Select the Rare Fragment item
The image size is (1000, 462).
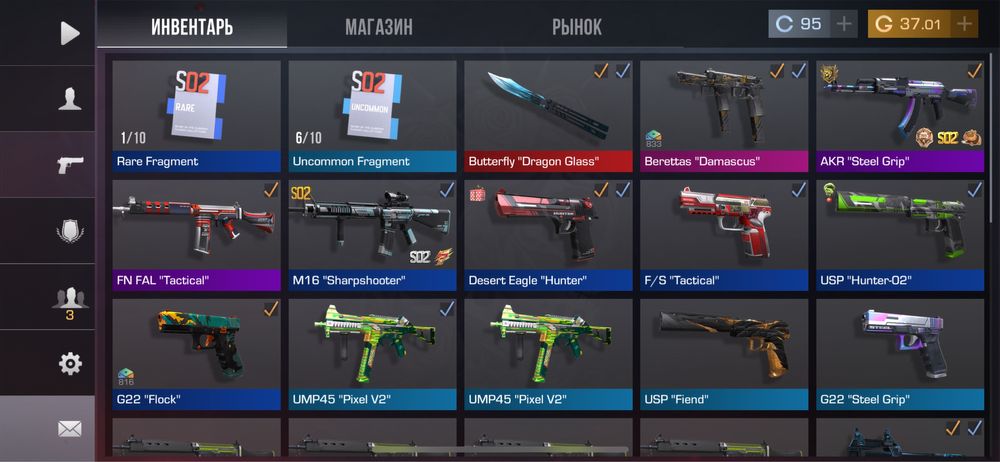click(x=197, y=115)
